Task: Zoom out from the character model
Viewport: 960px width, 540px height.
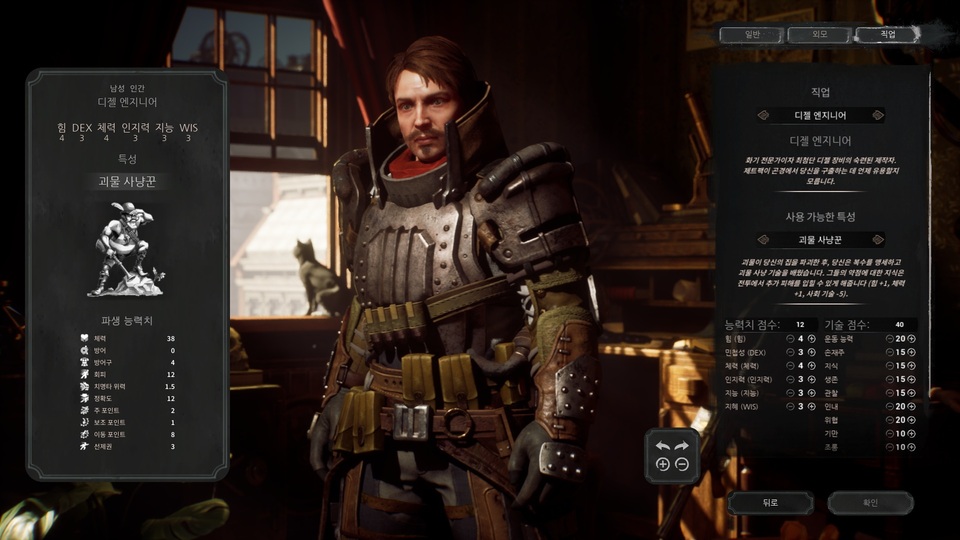Action: (x=681, y=465)
